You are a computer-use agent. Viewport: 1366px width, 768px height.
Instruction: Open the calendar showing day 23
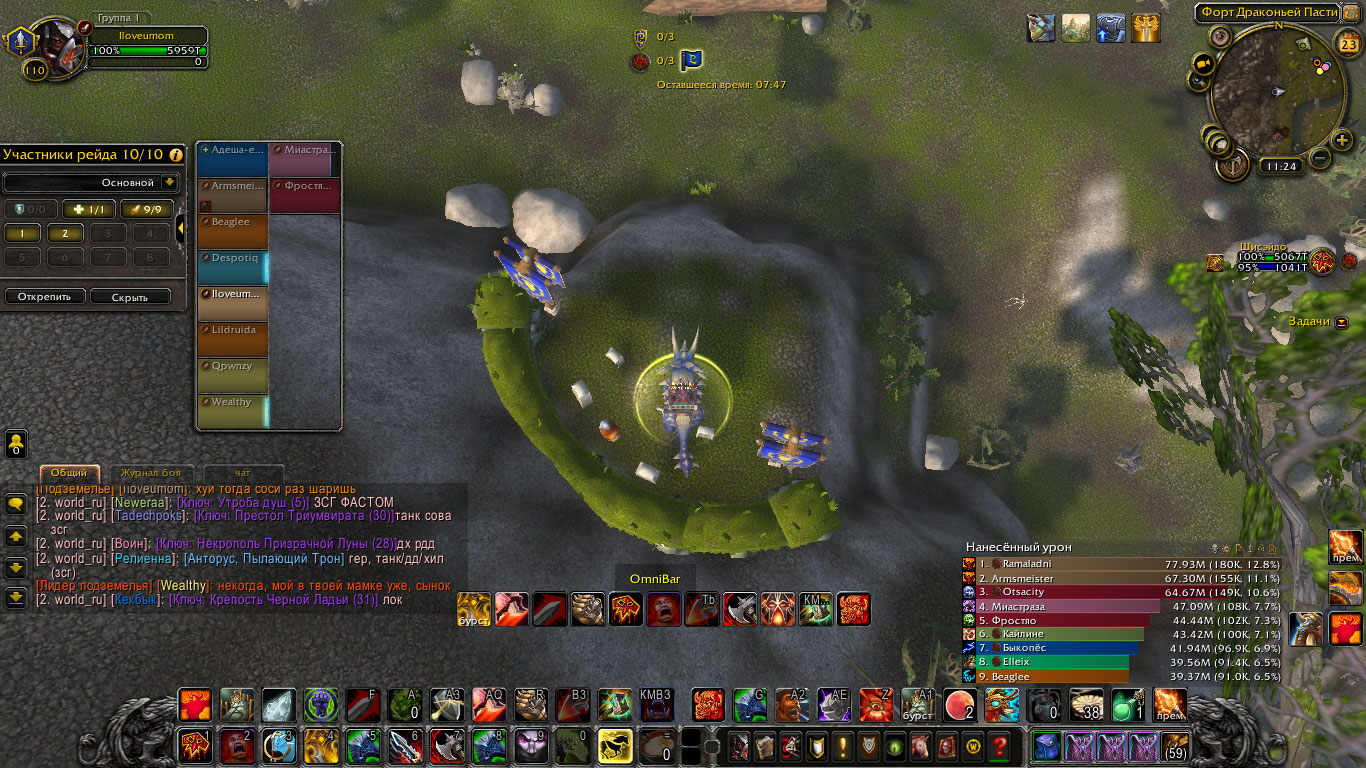coord(1346,43)
